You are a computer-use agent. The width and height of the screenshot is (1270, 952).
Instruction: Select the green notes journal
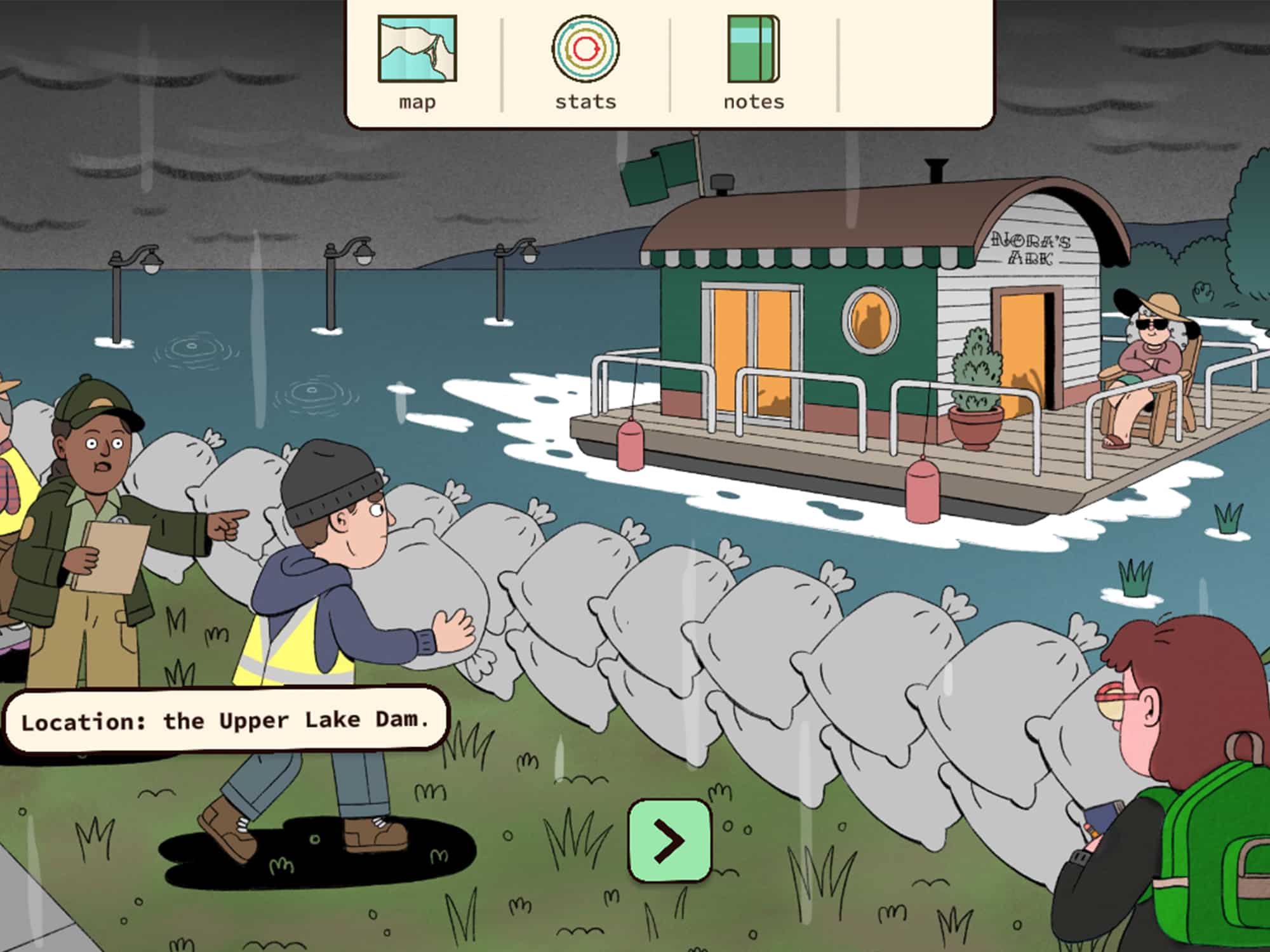[x=752, y=48]
